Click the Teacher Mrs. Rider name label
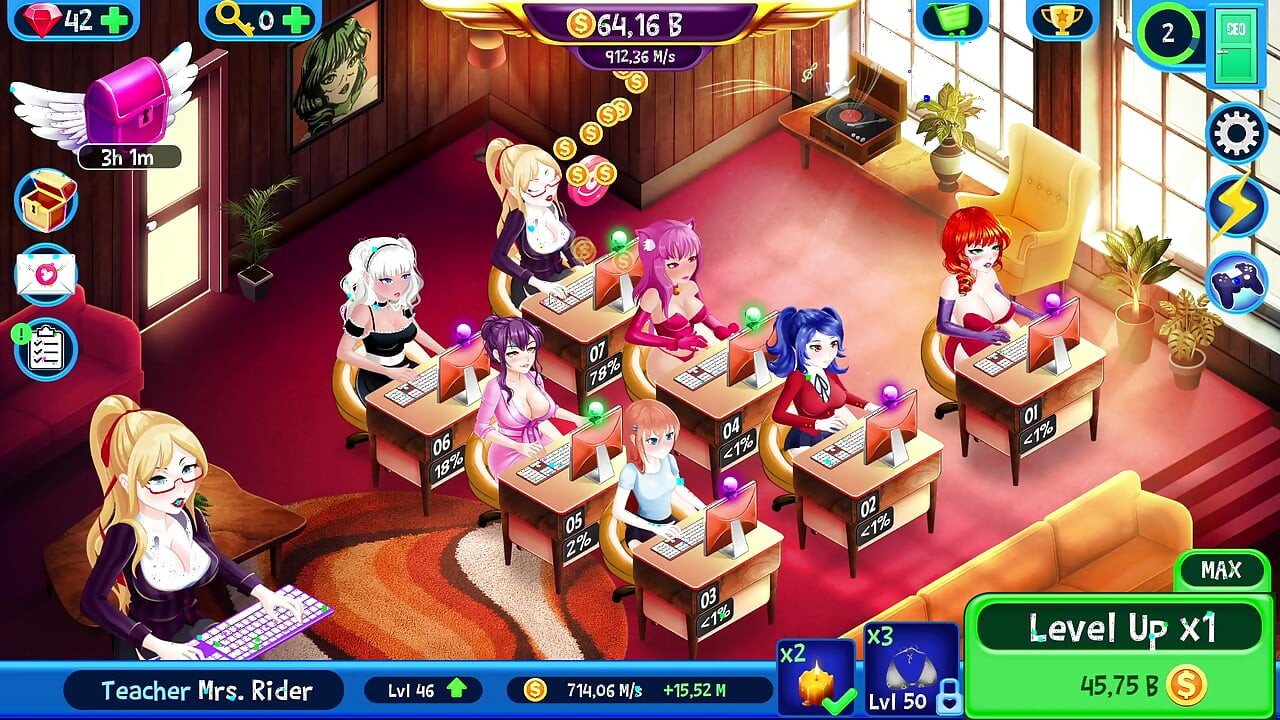The image size is (1280, 720). [206, 690]
